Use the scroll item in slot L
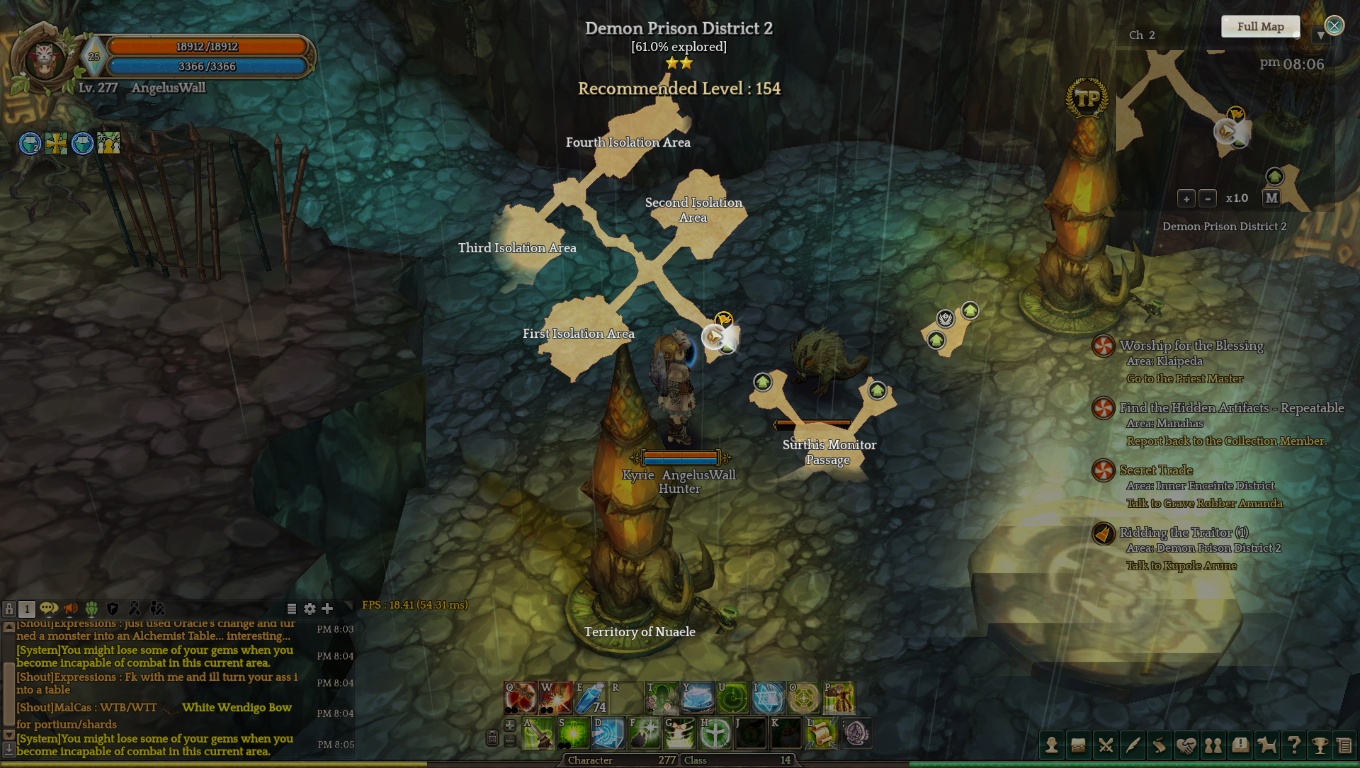The image size is (1360, 768). tap(821, 733)
